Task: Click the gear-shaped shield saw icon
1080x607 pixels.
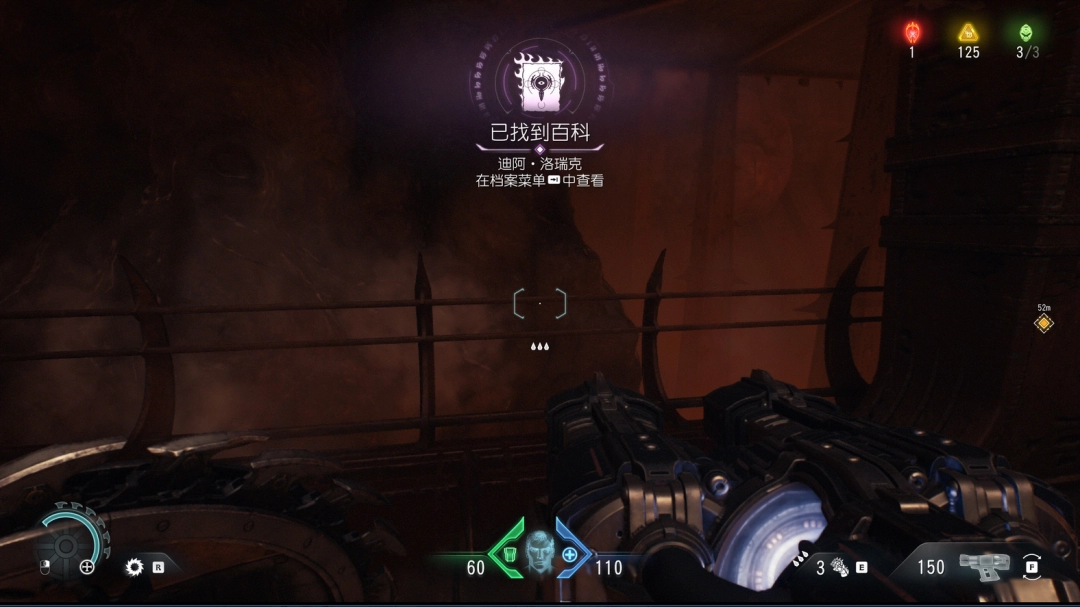Action: coord(134,567)
